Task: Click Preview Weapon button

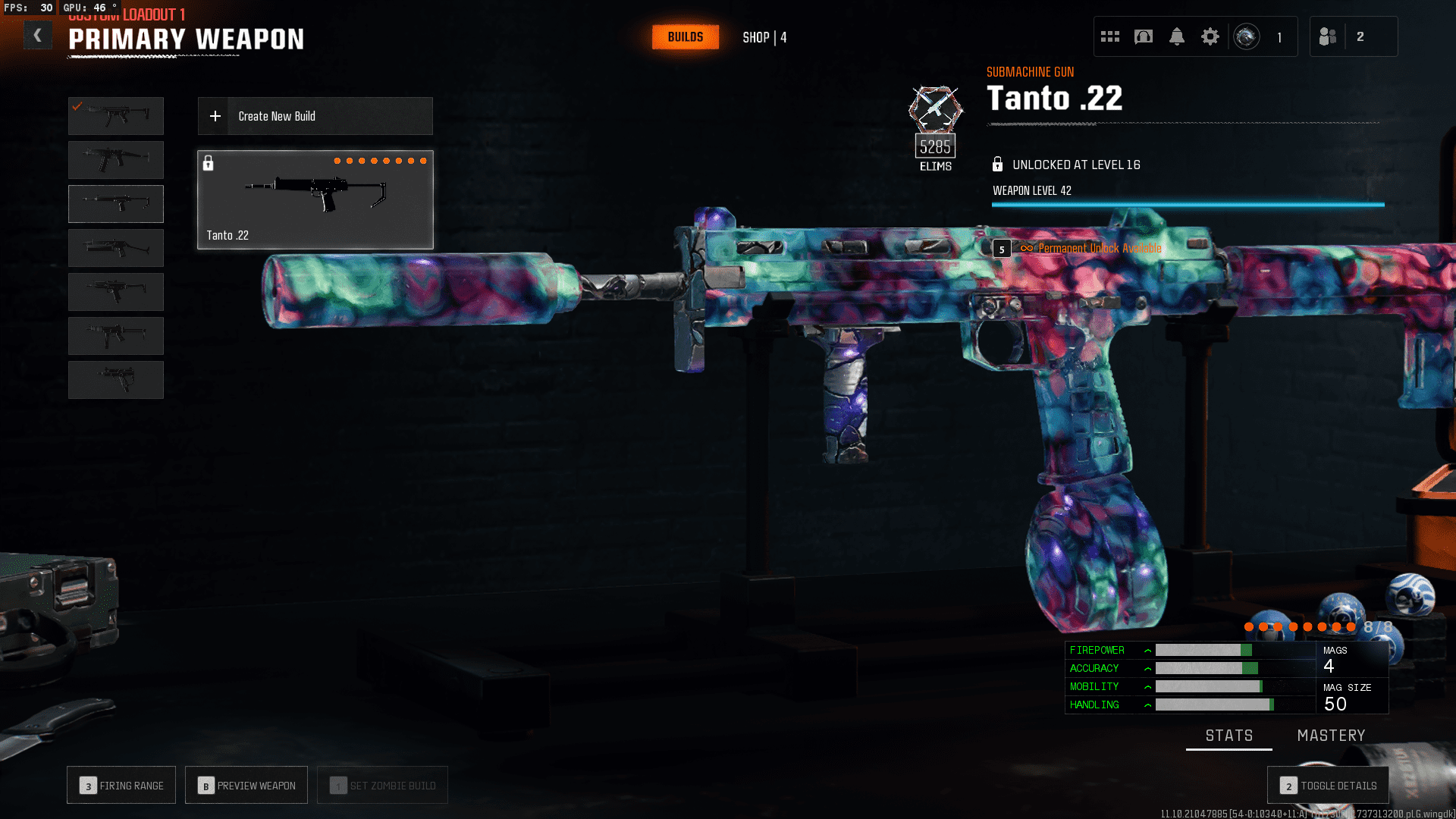Action: pos(246,786)
